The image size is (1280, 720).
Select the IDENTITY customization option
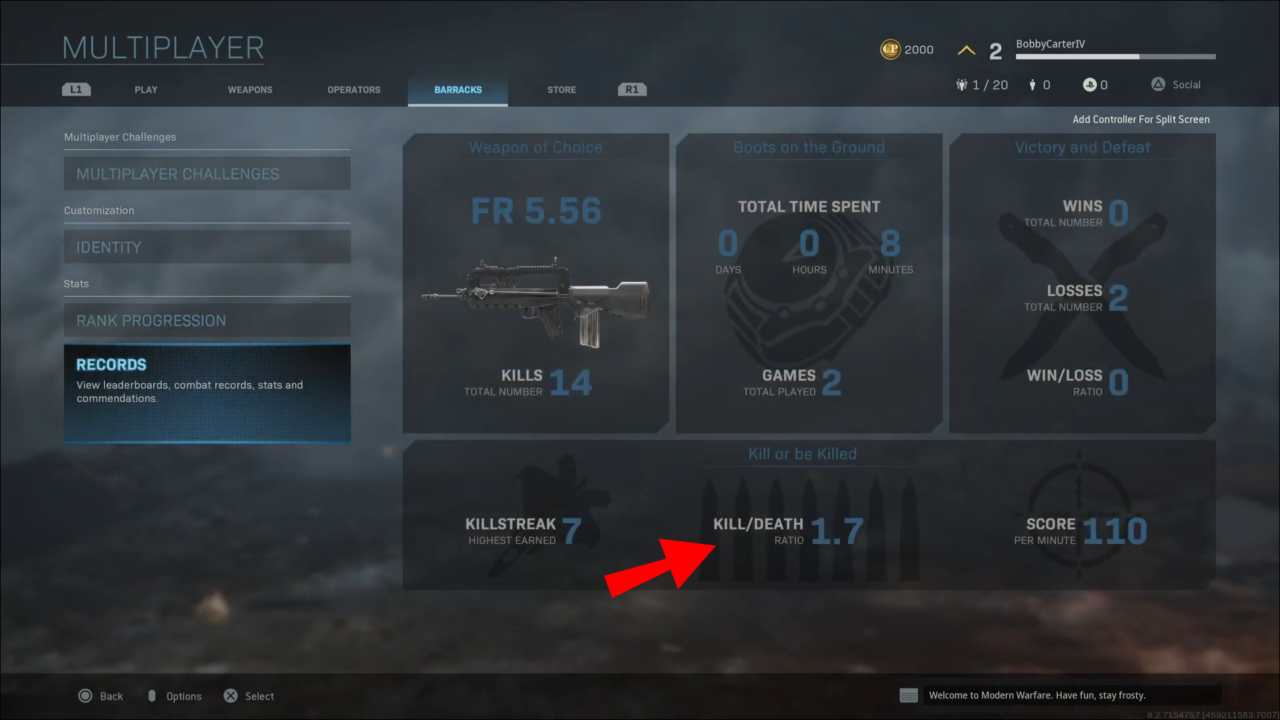(207, 246)
